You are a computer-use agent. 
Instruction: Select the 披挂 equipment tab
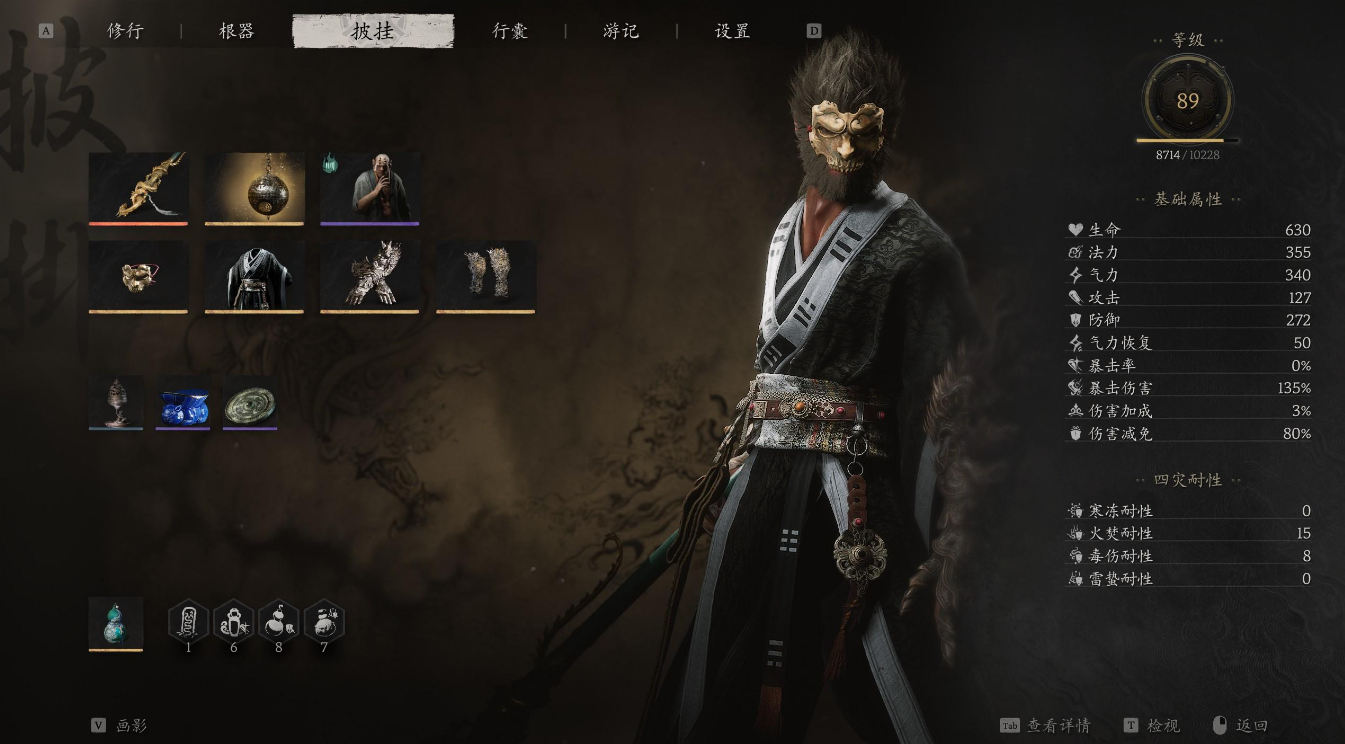coord(372,31)
